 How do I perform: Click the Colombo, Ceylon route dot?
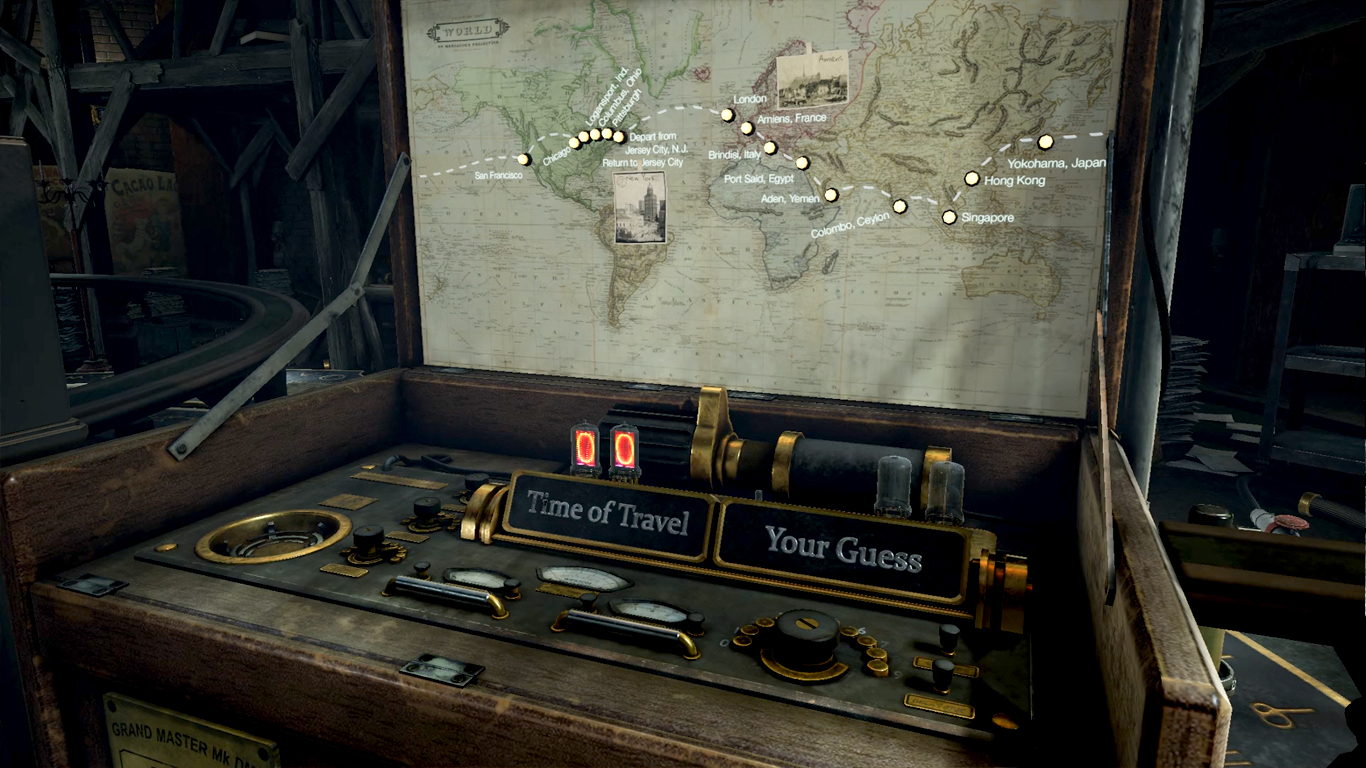[899, 206]
